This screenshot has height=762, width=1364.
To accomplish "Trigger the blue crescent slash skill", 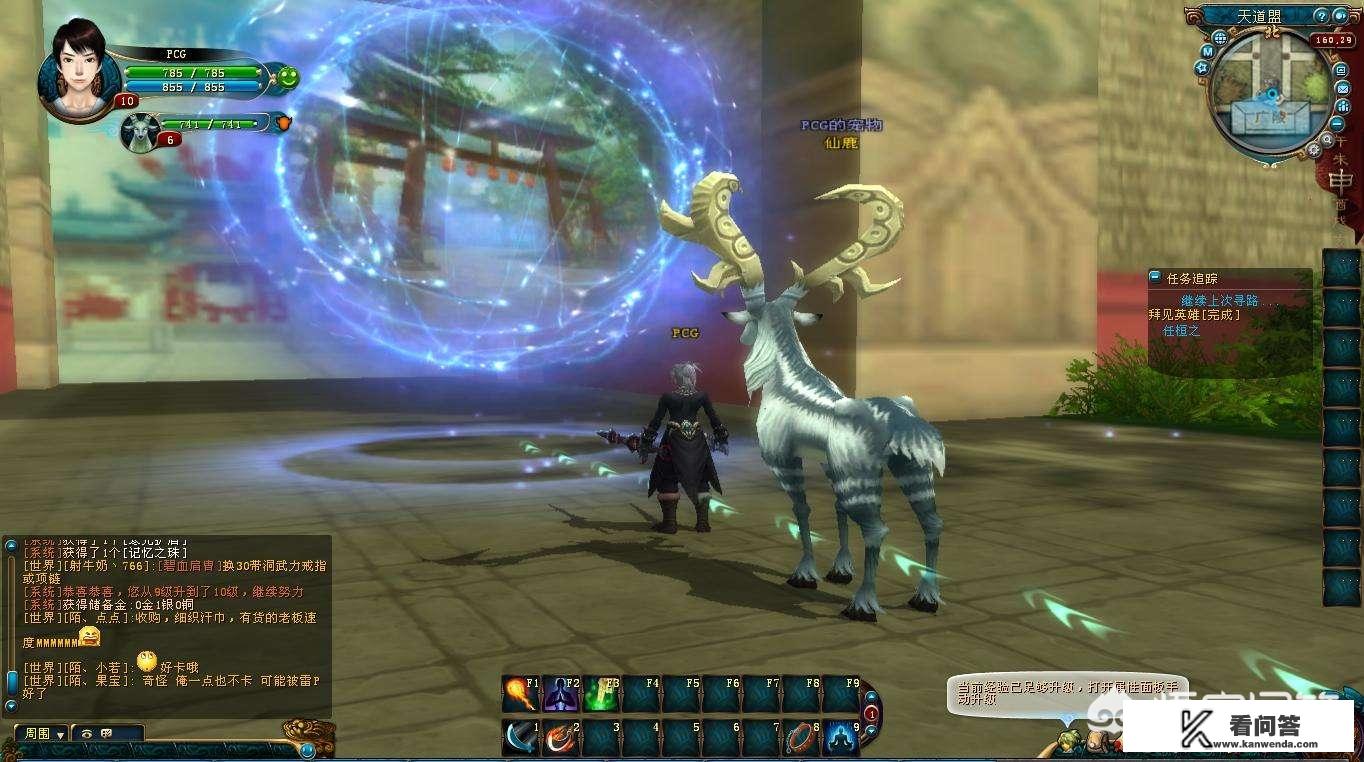I will tap(521, 738).
